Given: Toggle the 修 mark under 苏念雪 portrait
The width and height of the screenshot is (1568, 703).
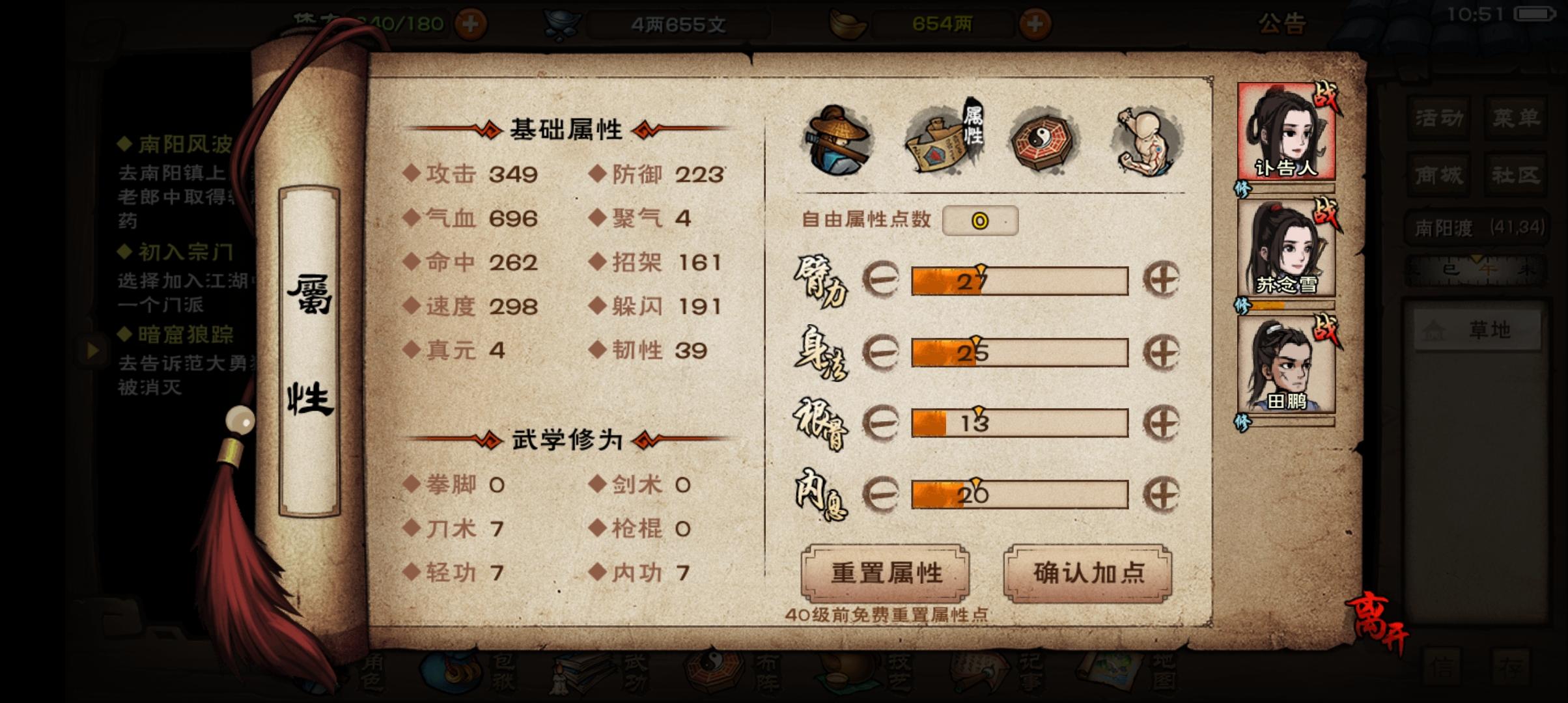Looking at the screenshot, I should pos(1242,305).
